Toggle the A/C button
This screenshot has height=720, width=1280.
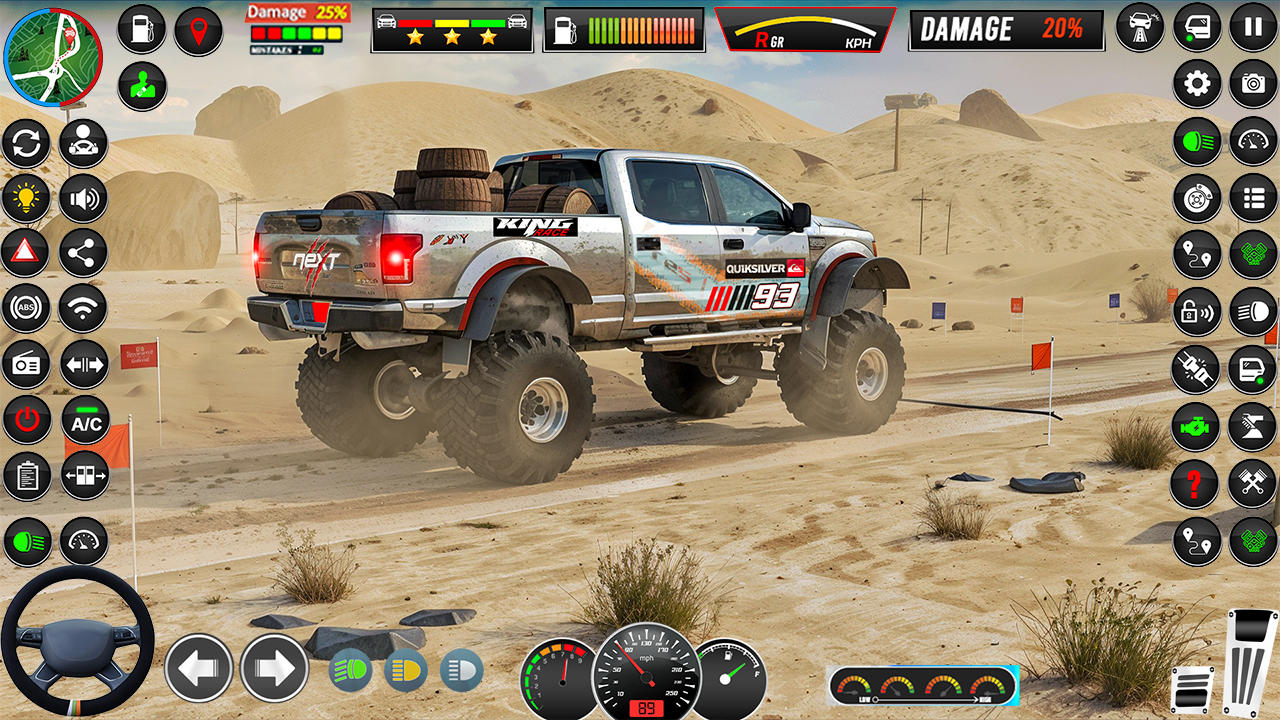86,420
